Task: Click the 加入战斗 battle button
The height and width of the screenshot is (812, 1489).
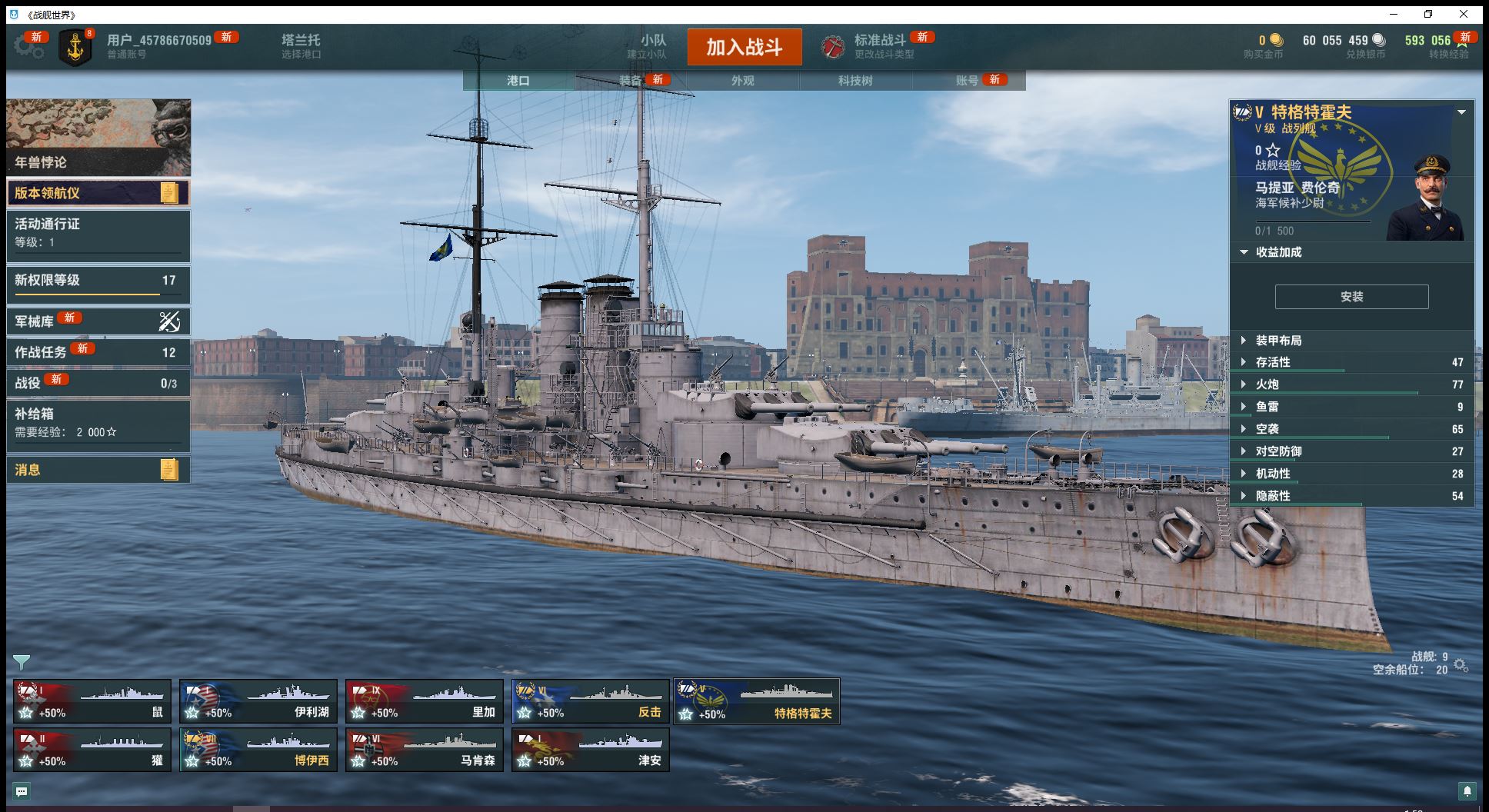Action: pyautogui.click(x=744, y=48)
